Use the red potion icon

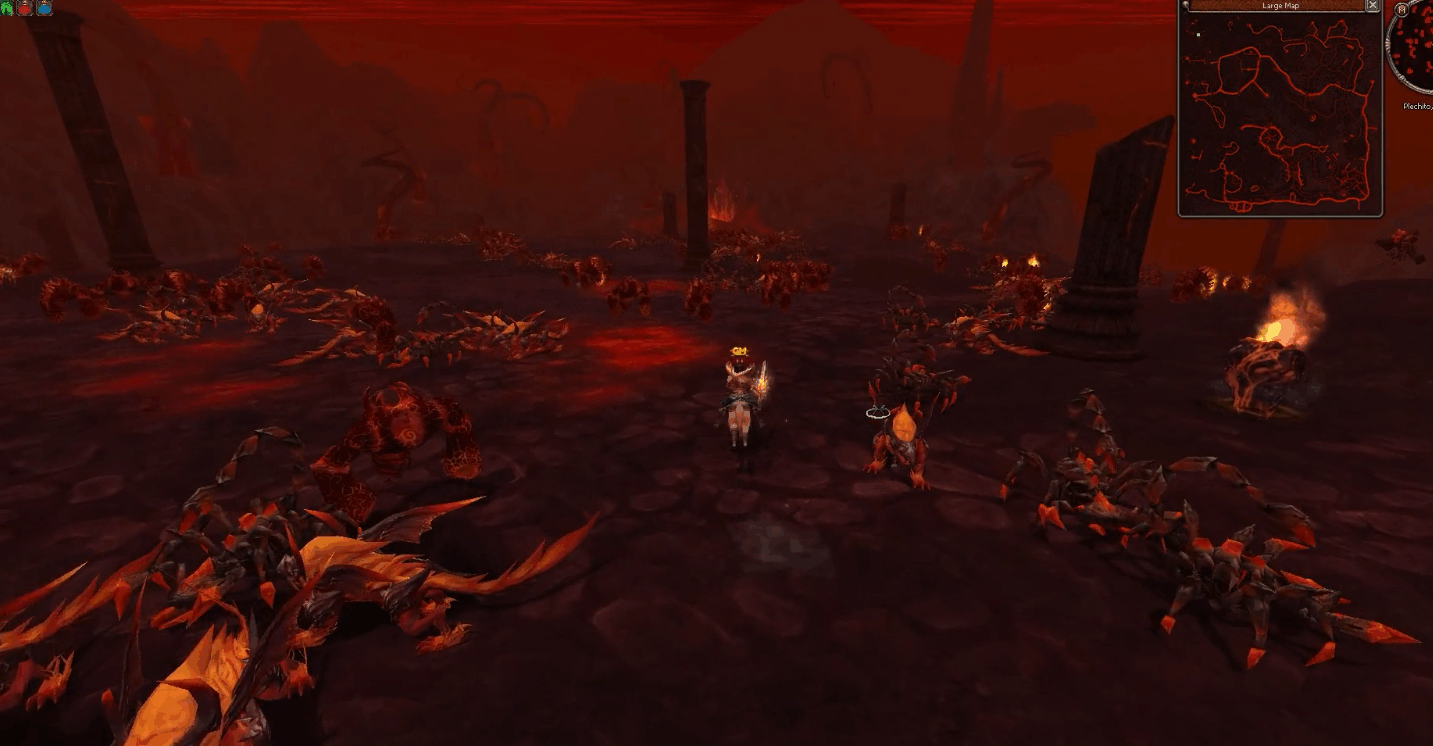[25, 8]
